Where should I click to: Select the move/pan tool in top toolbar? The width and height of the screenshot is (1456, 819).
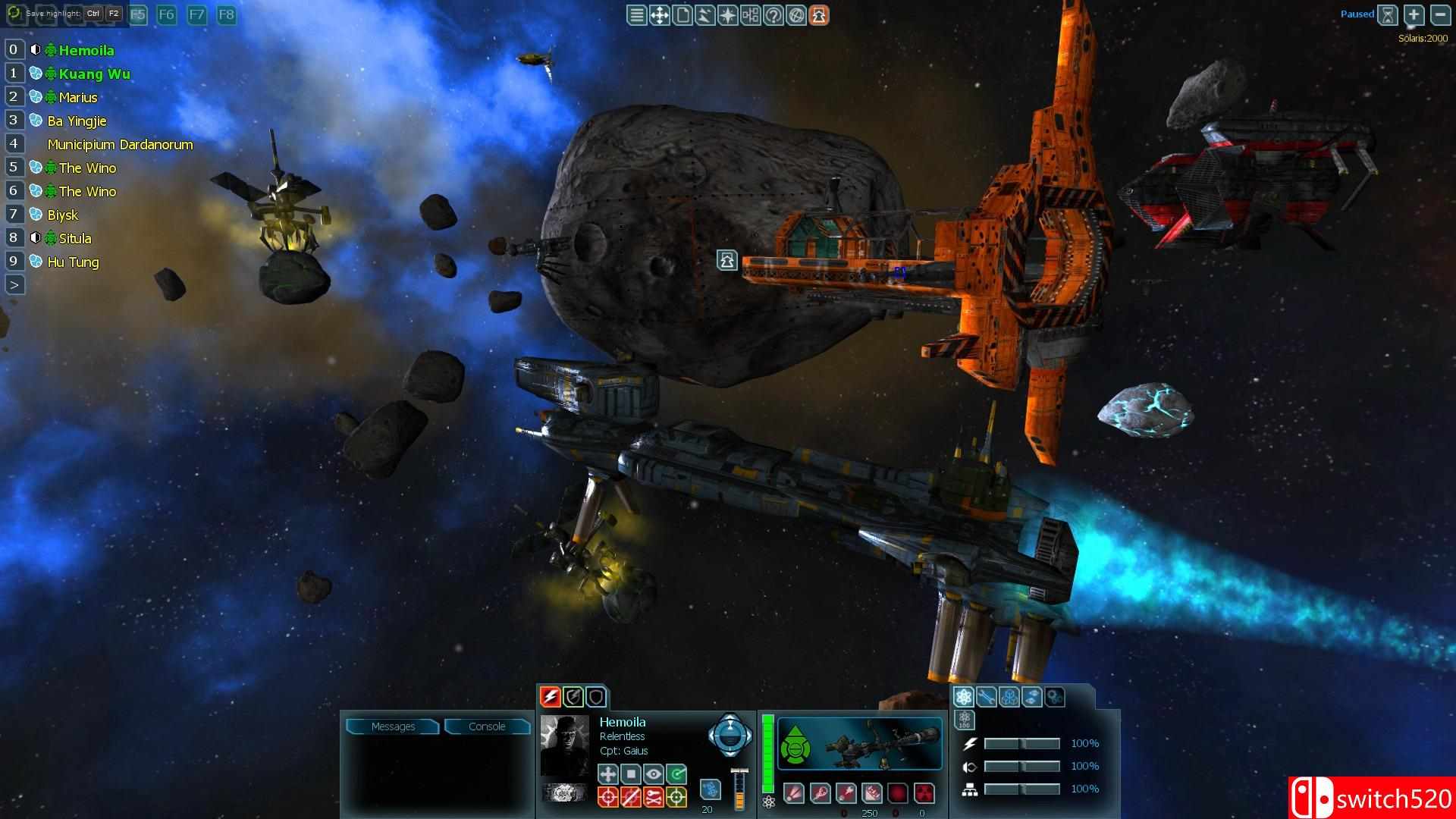pos(661,14)
